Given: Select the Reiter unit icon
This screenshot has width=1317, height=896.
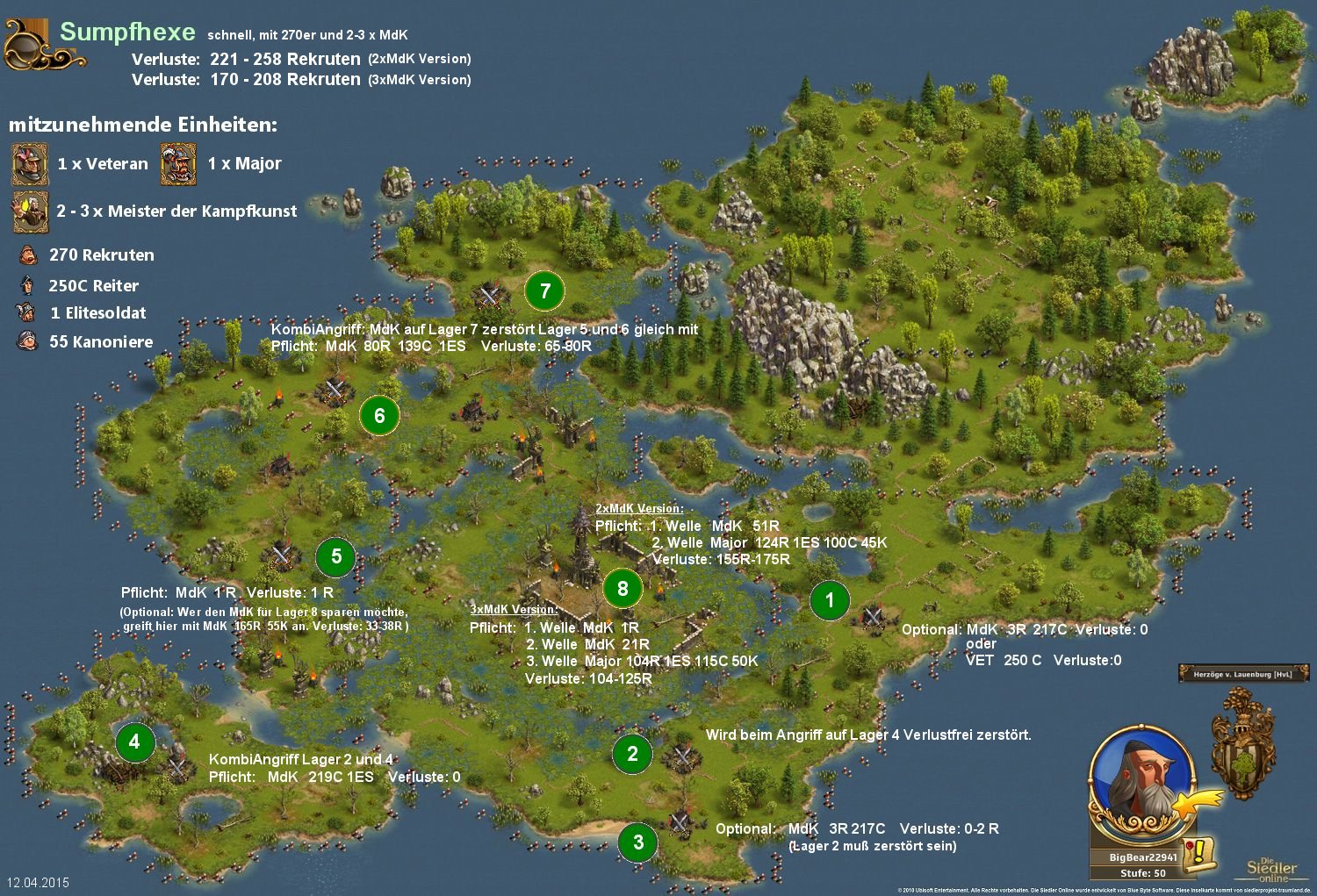Looking at the screenshot, I should [28, 285].
